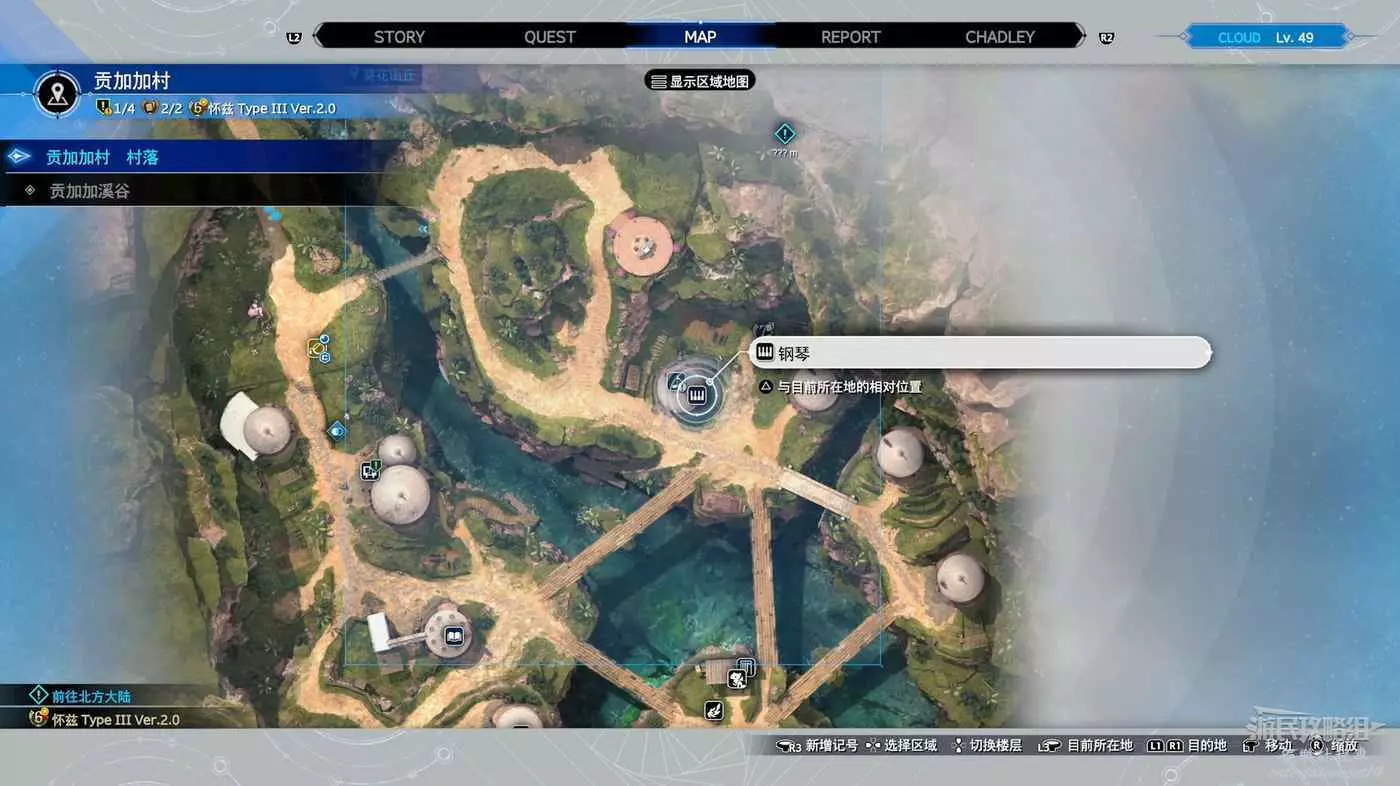Select the 贡加加村 村落 area entry
This screenshot has width=1400, height=786.
(x=102, y=157)
